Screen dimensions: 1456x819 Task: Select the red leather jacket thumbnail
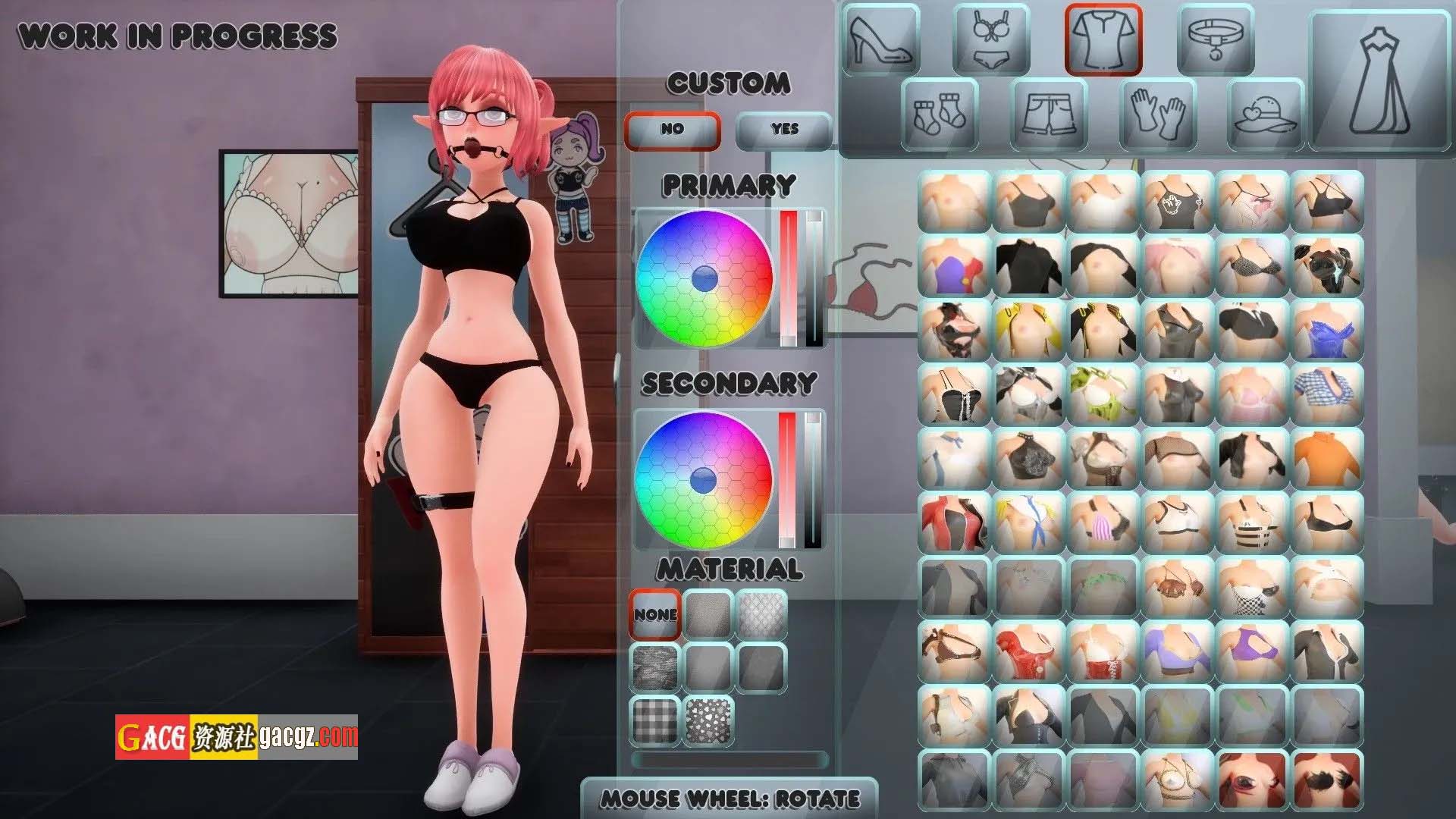click(x=954, y=522)
